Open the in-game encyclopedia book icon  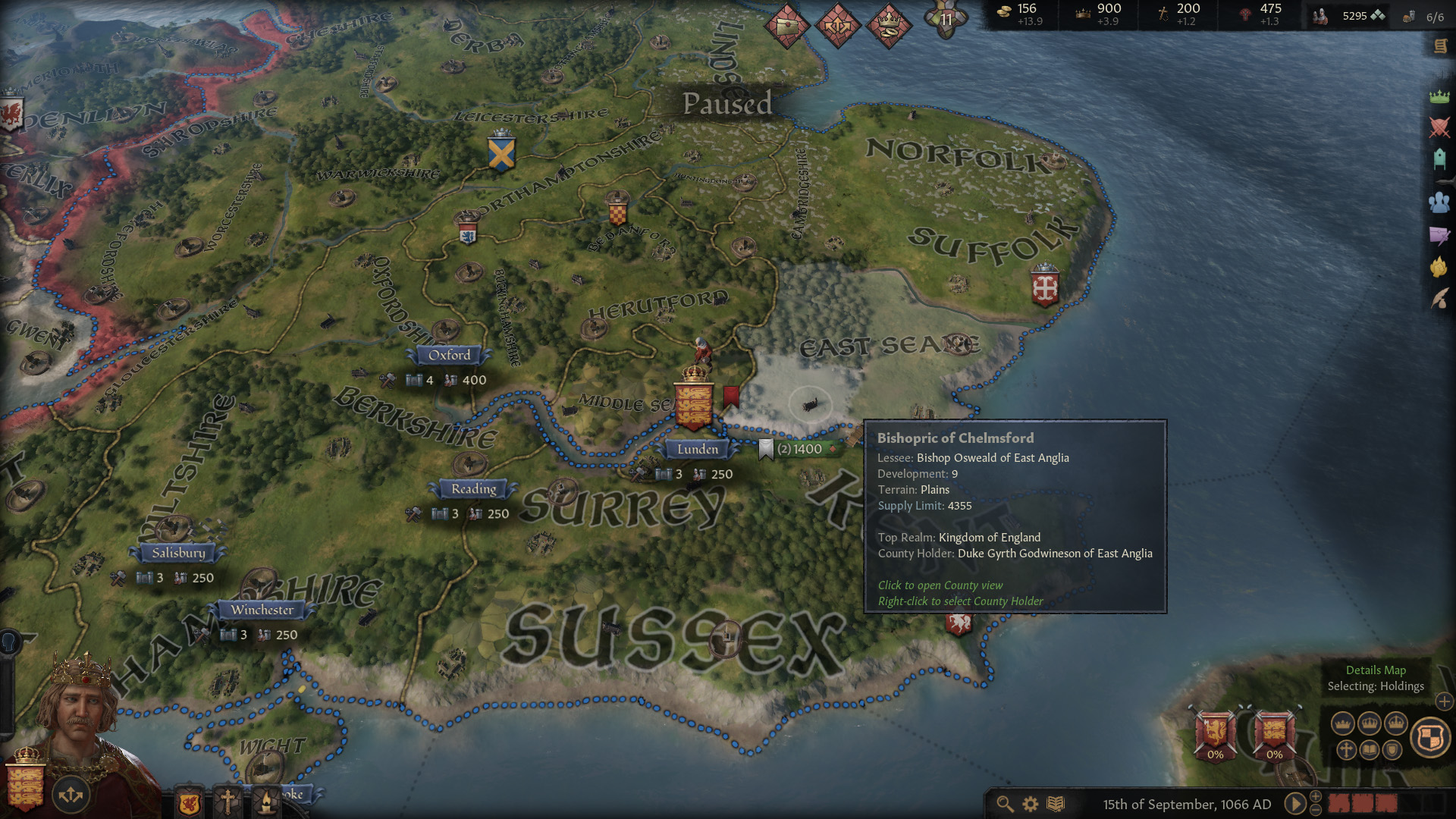pyautogui.click(x=1056, y=802)
